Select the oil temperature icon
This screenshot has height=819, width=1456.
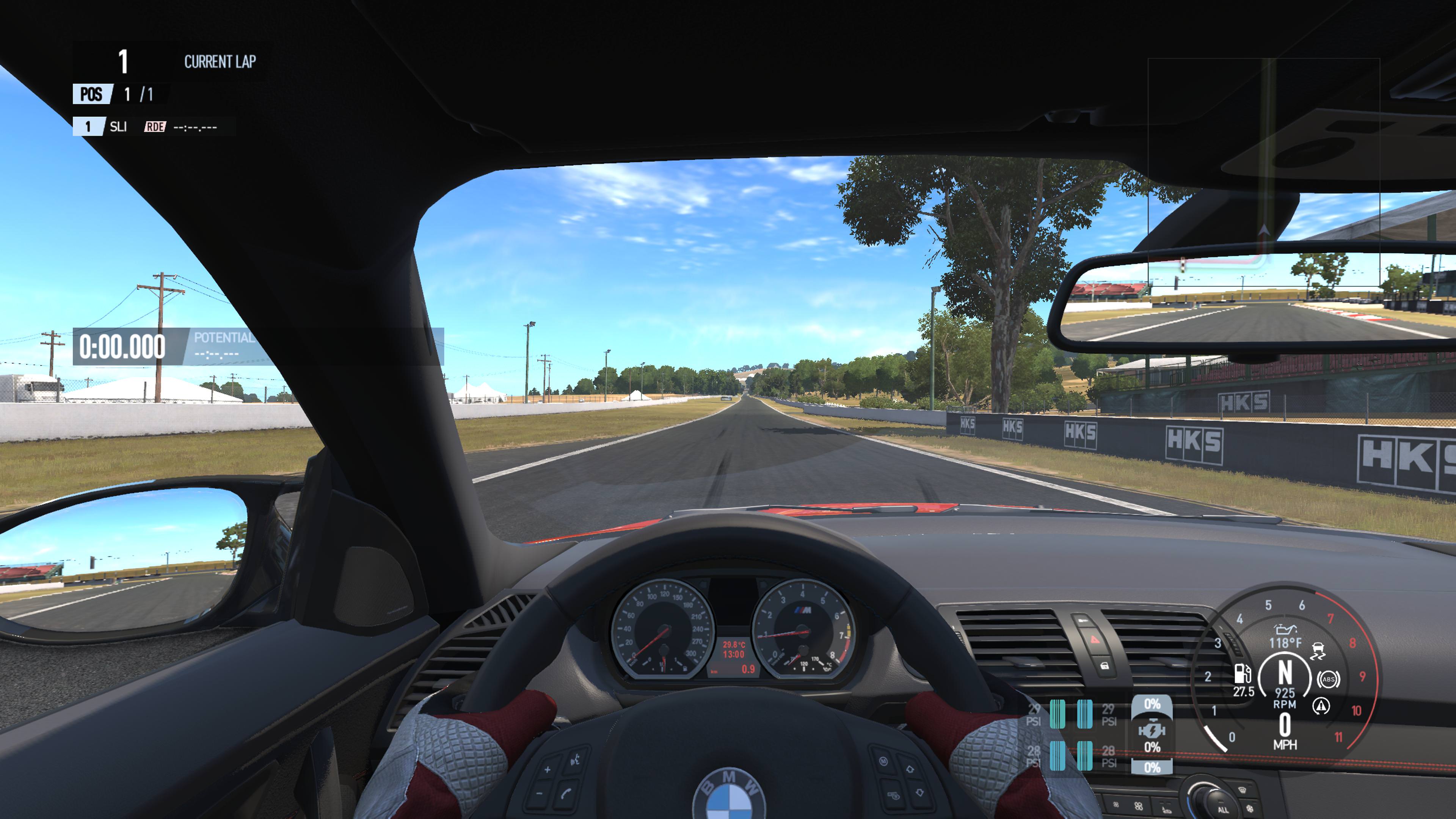[x=1285, y=629]
